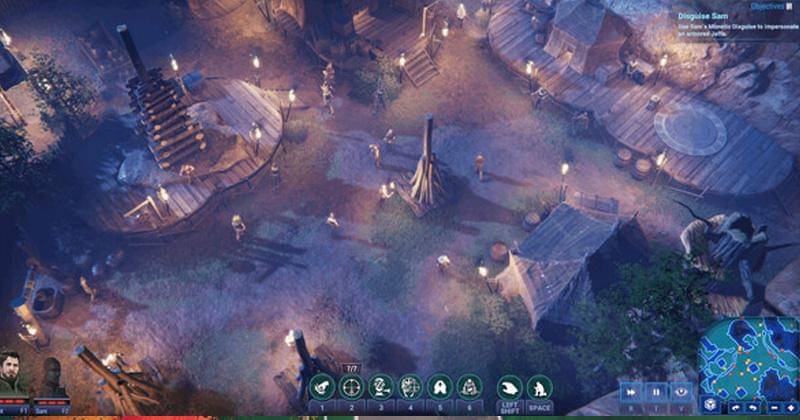Trigger the ability in slot 6
This screenshot has width=800, height=420.
click(x=468, y=387)
